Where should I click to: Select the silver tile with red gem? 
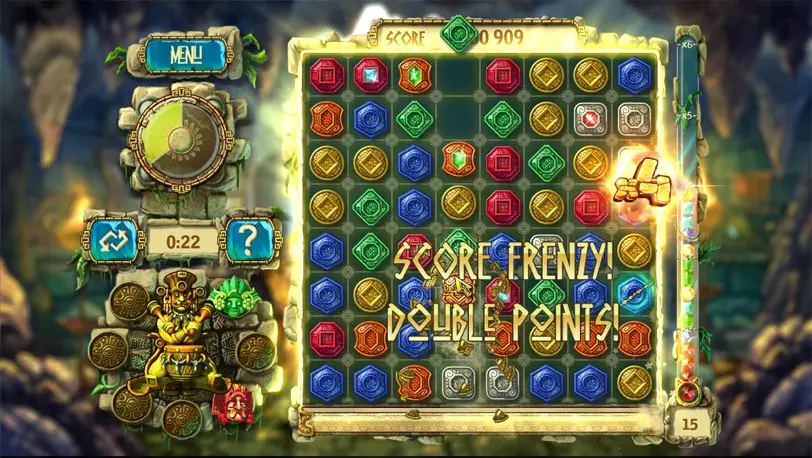coord(590,118)
